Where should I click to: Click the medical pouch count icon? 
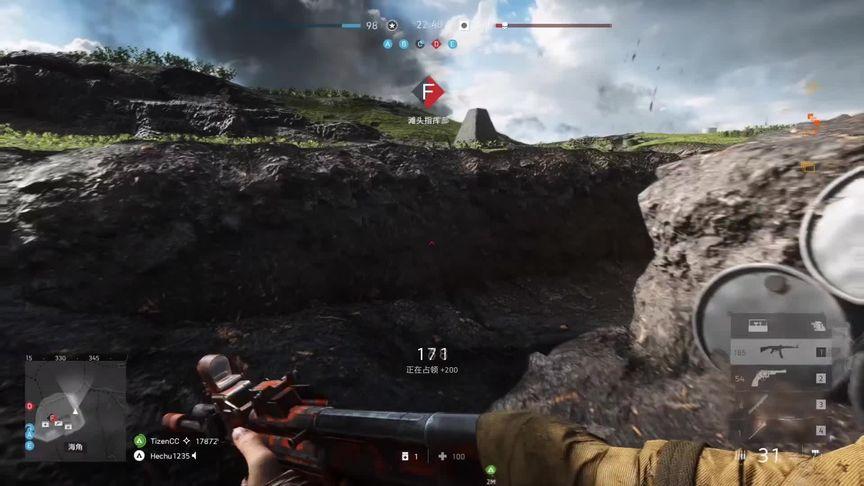coord(406,456)
